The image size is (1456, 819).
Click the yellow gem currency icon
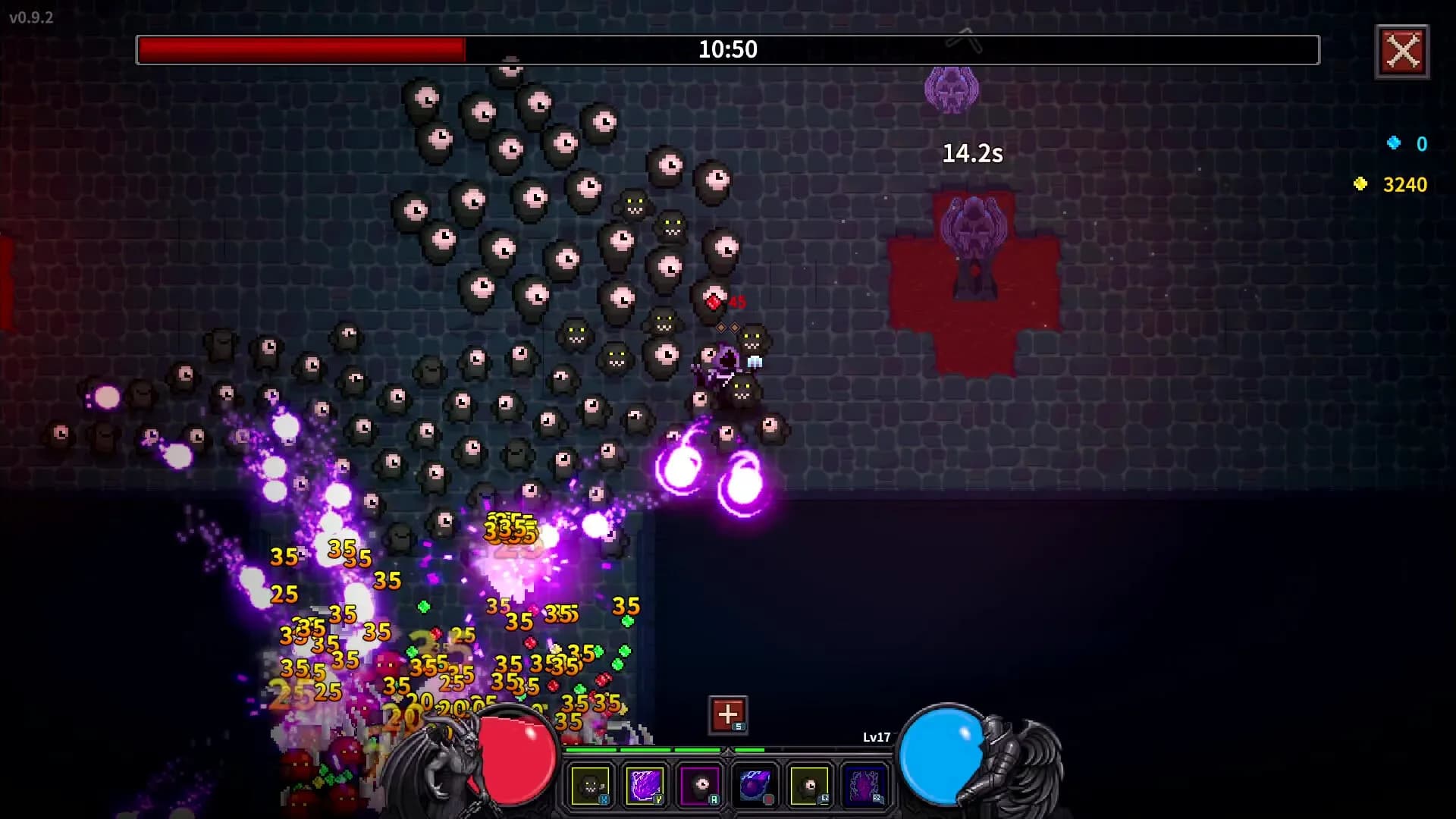tap(1360, 184)
